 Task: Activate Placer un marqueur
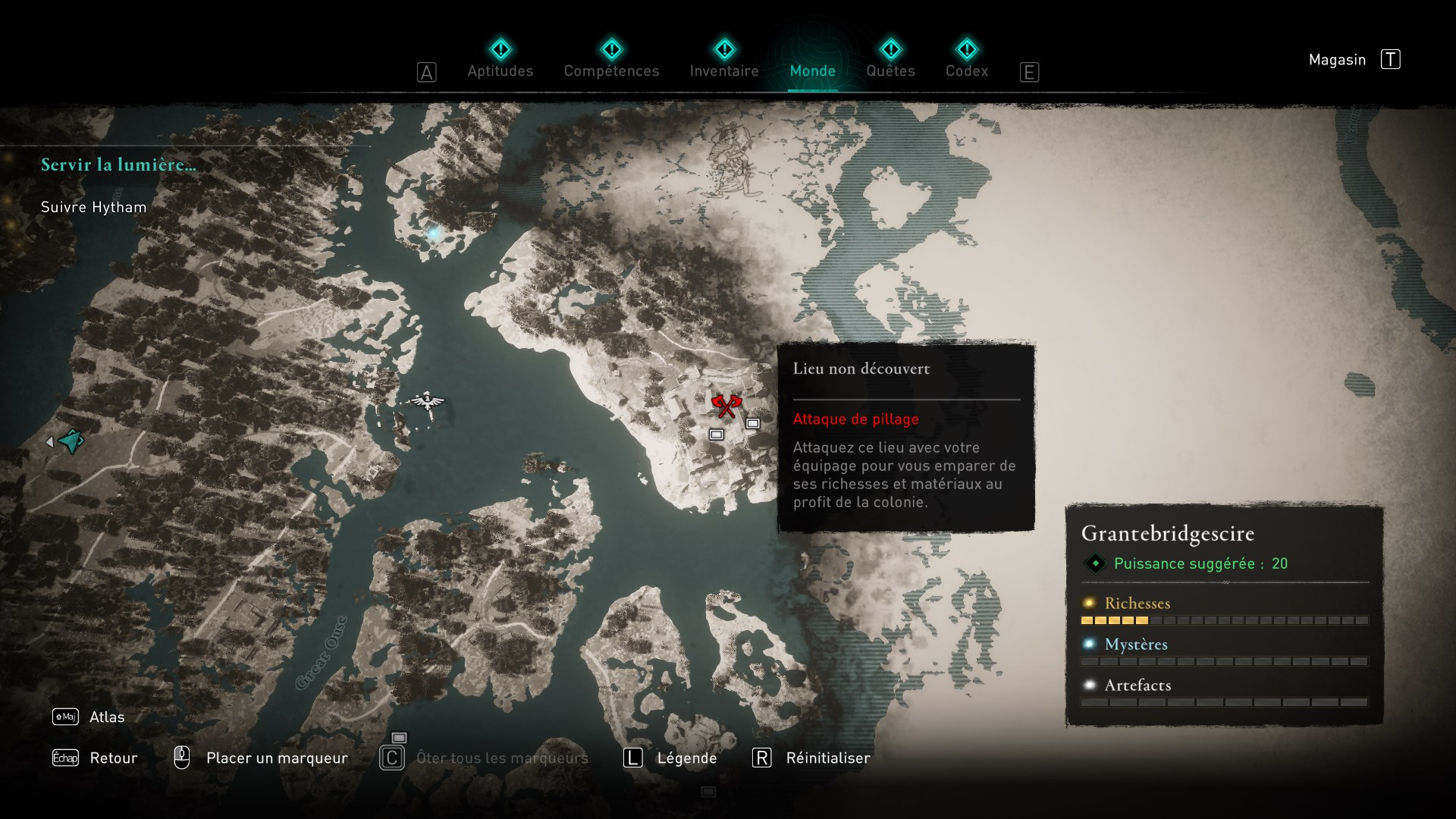point(276,758)
